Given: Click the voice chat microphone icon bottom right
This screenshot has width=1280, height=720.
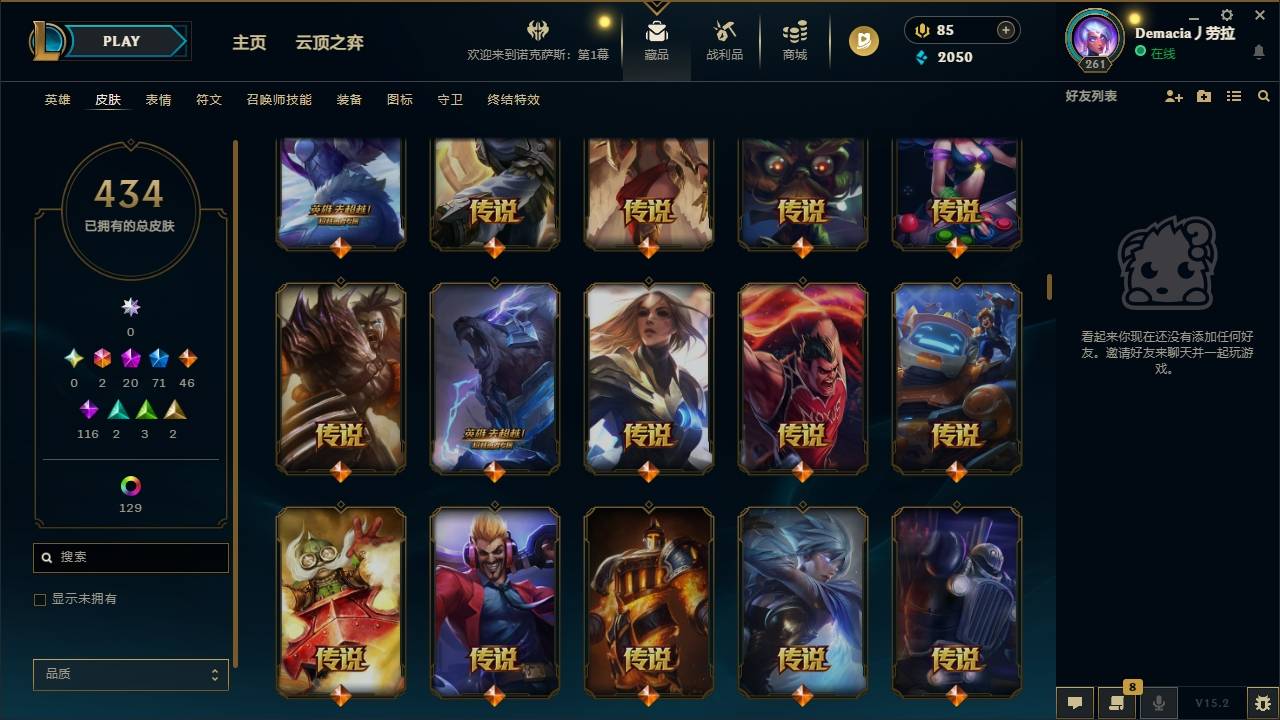Looking at the screenshot, I should 1158,703.
